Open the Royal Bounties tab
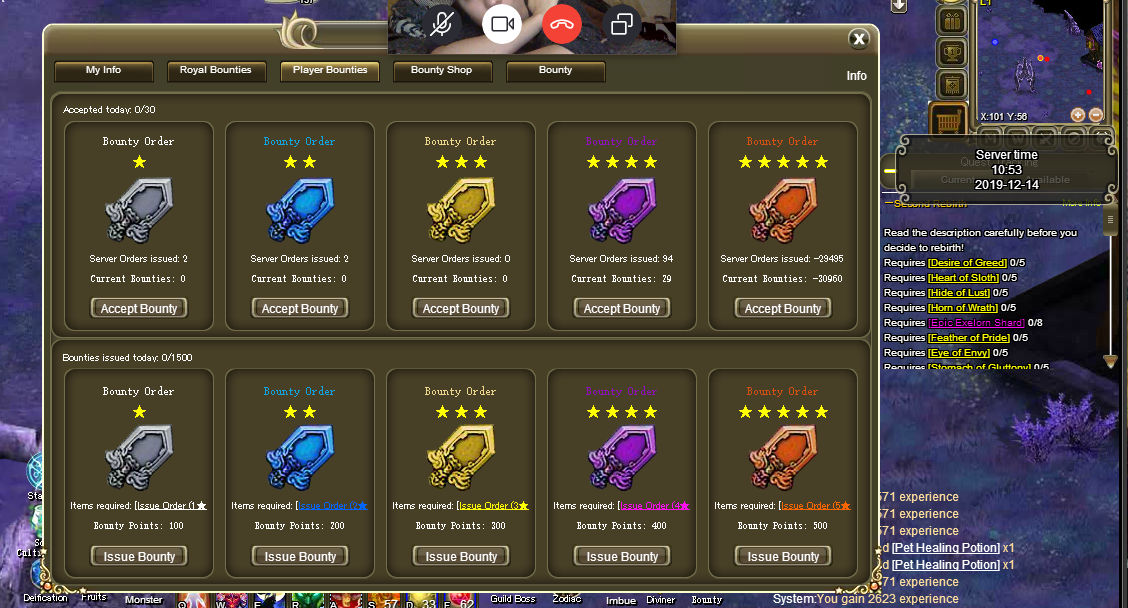The image size is (1128, 608). 216,71
